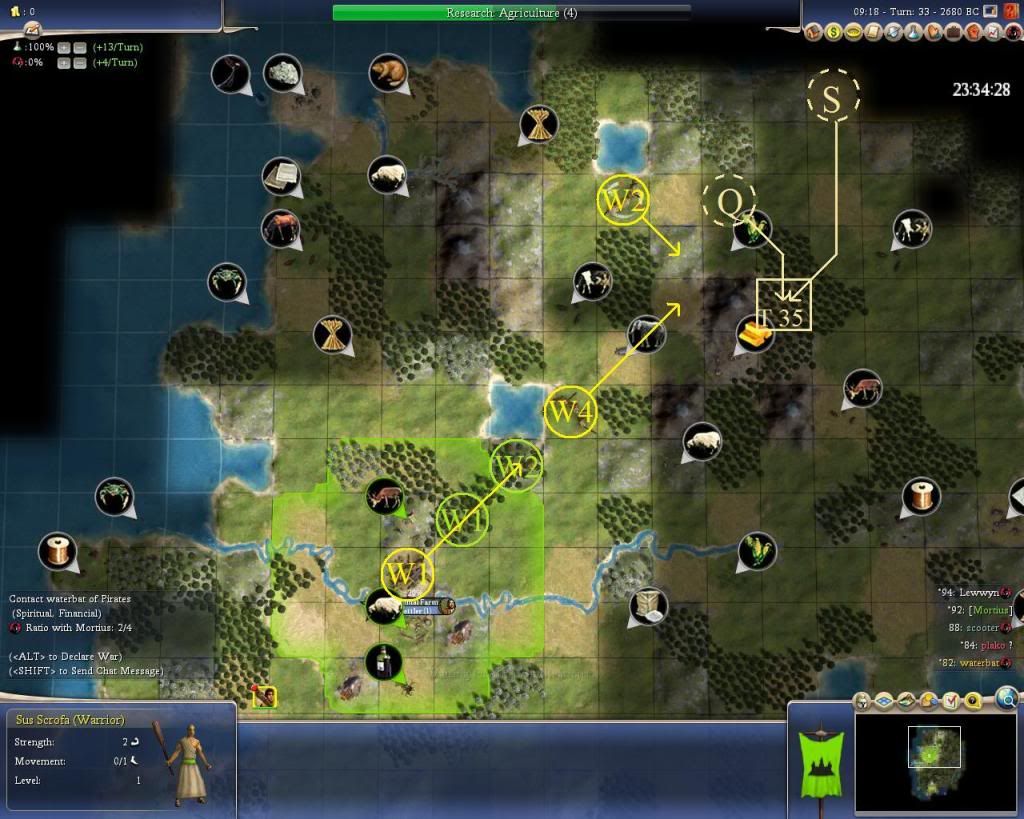Click the Research Agriculture progress bar
Screen dimensions: 1024x819
(x=511, y=13)
